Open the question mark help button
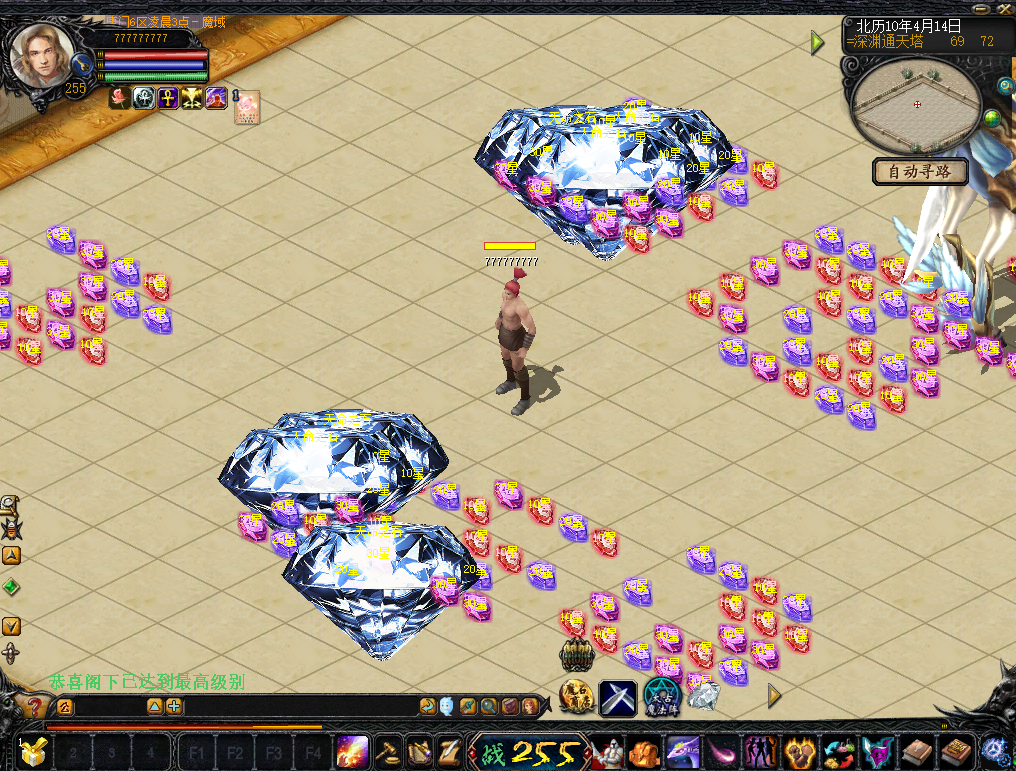1016x771 pixels. (34, 707)
